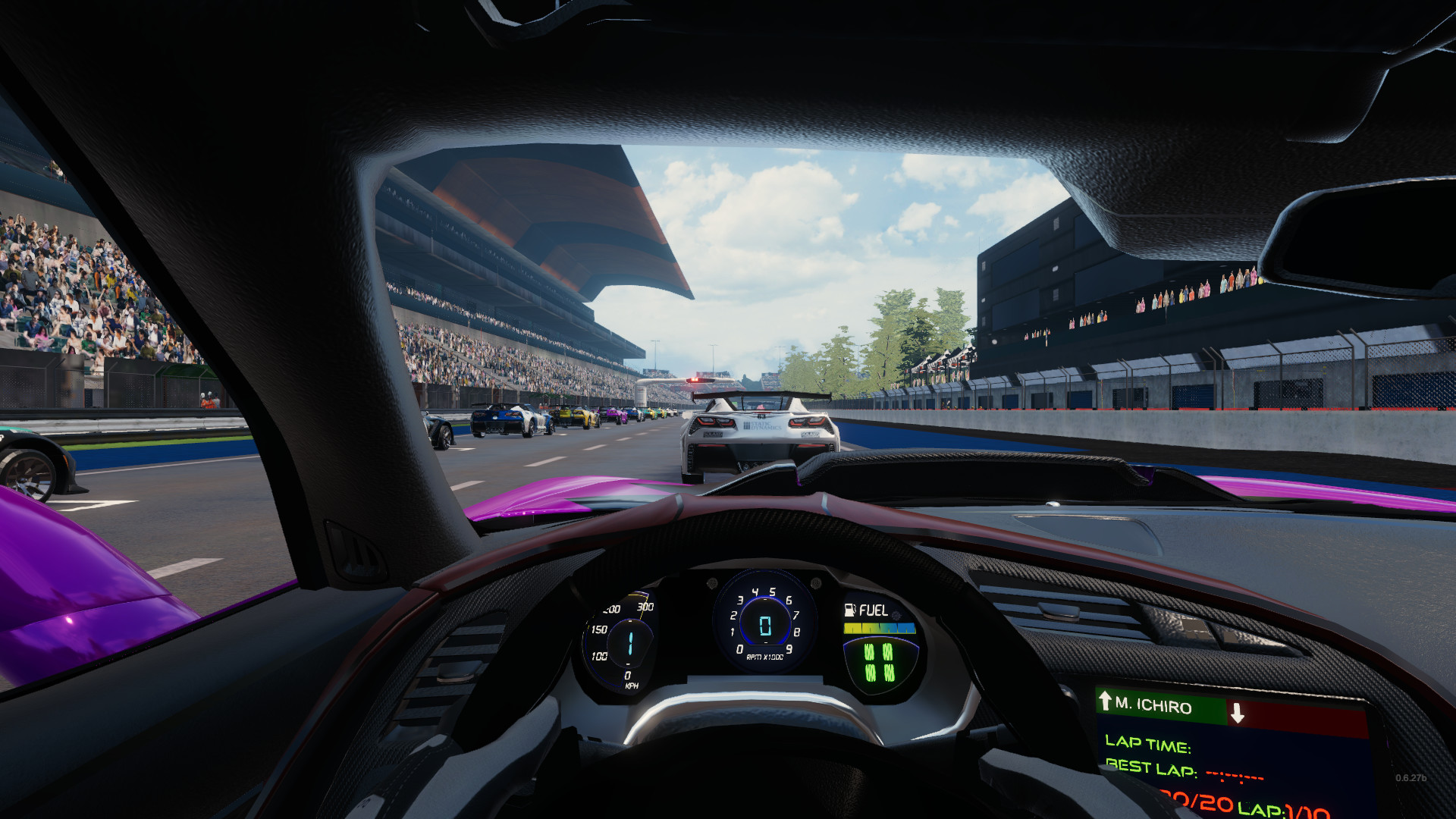1456x819 pixels.
Task: Click the yellow-blue fuel level bar
Action: click(880, 628)
